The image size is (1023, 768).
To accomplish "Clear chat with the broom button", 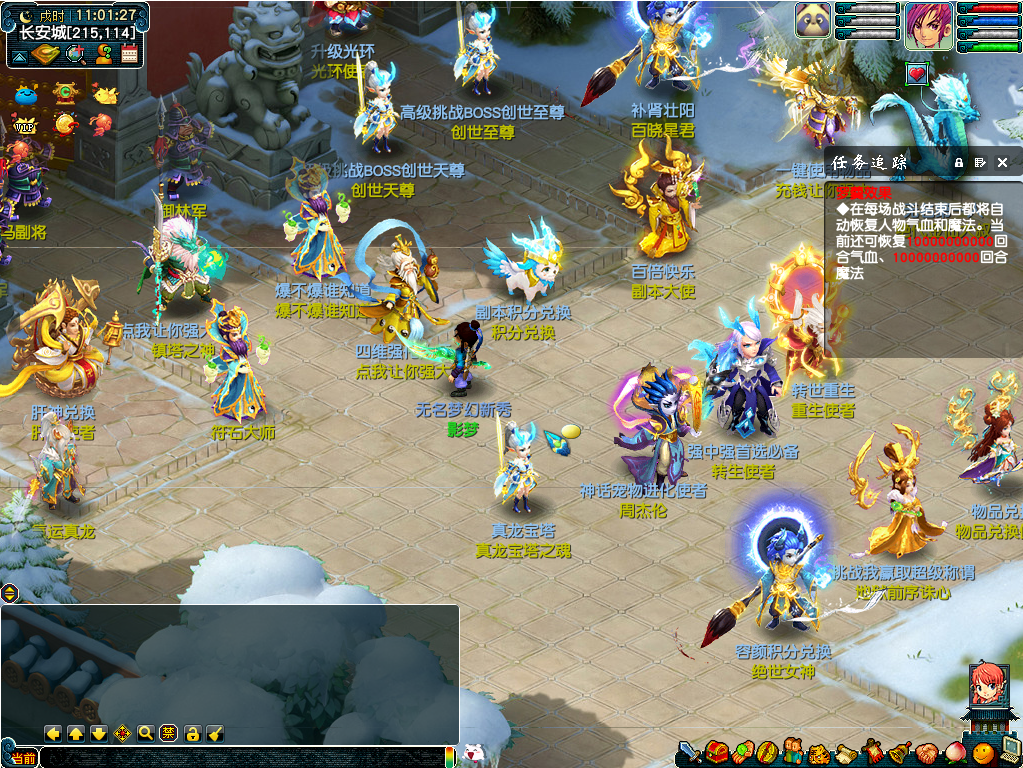I will coord(215,733).
